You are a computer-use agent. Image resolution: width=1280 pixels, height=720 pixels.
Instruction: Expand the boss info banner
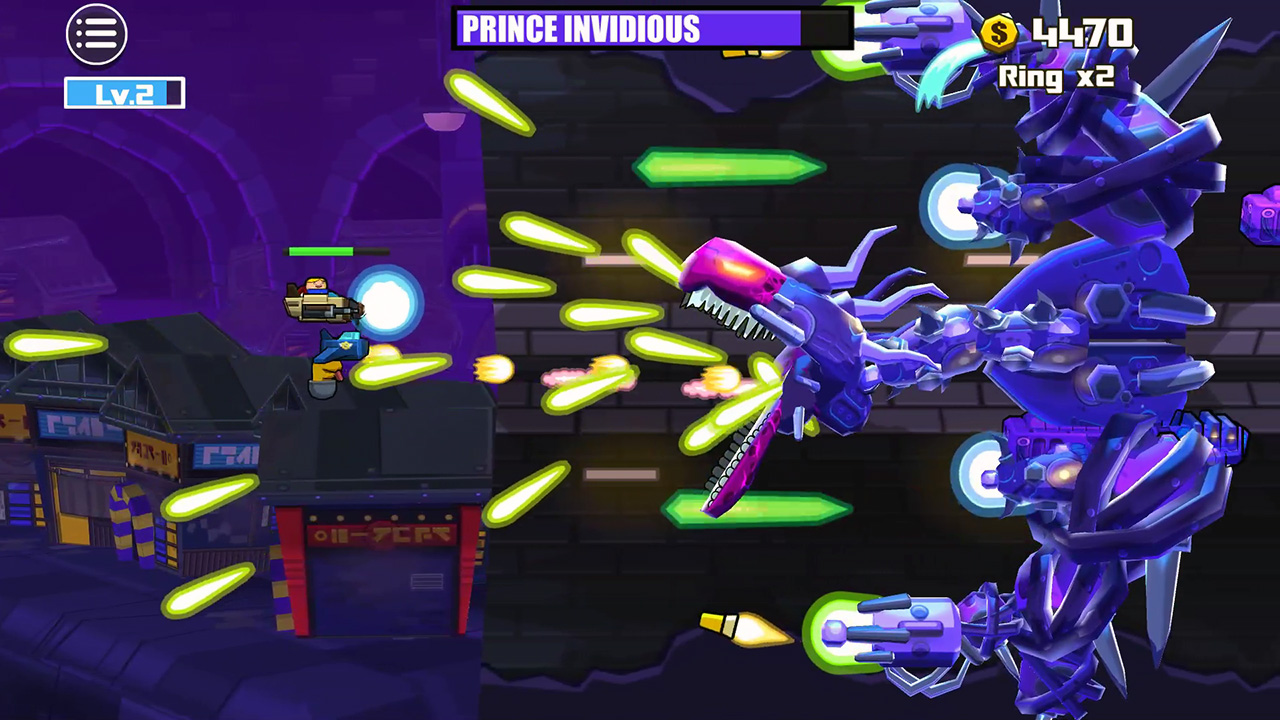[650, 29]
